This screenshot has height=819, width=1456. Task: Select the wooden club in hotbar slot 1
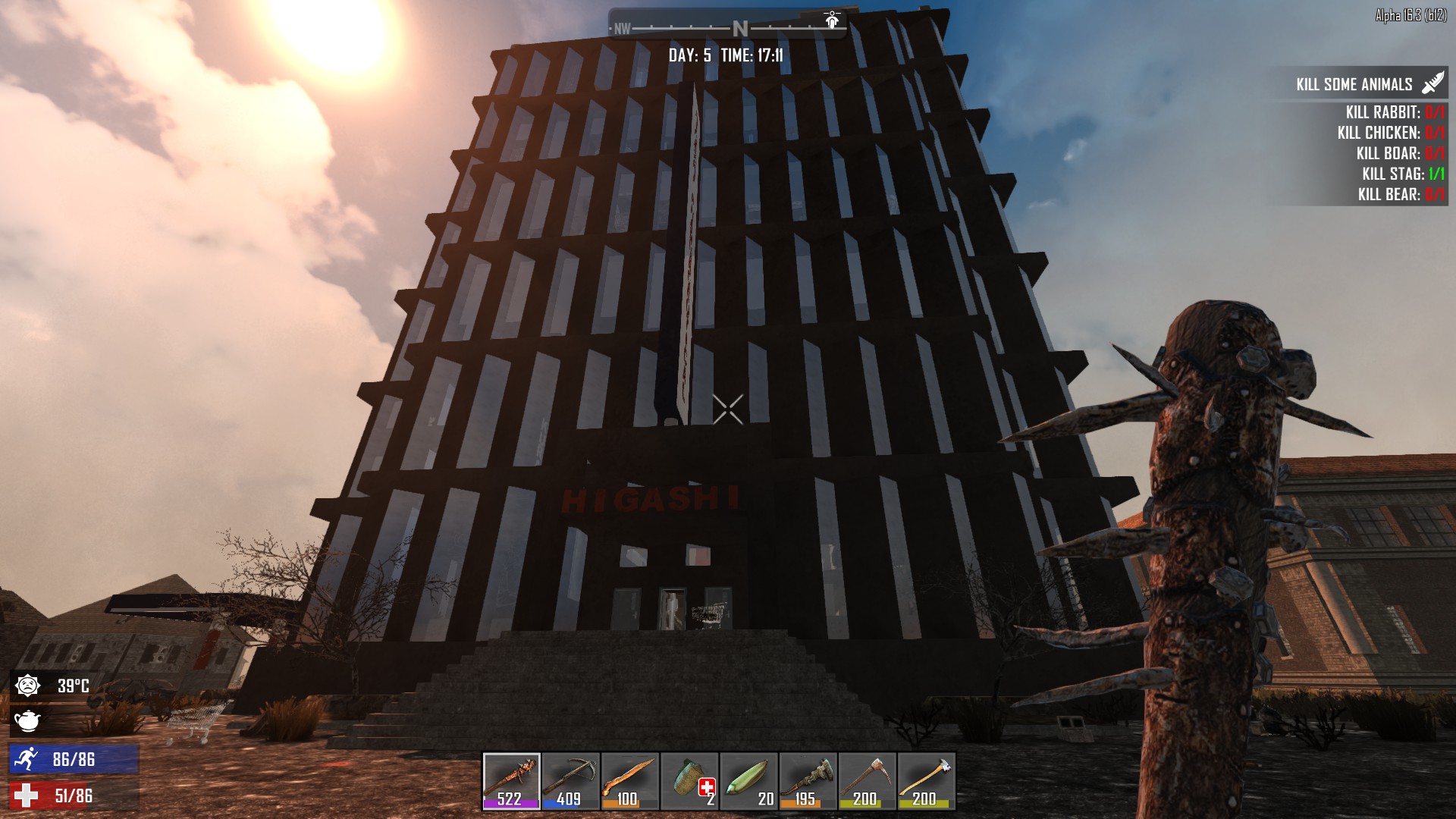[x=512, y=781]
